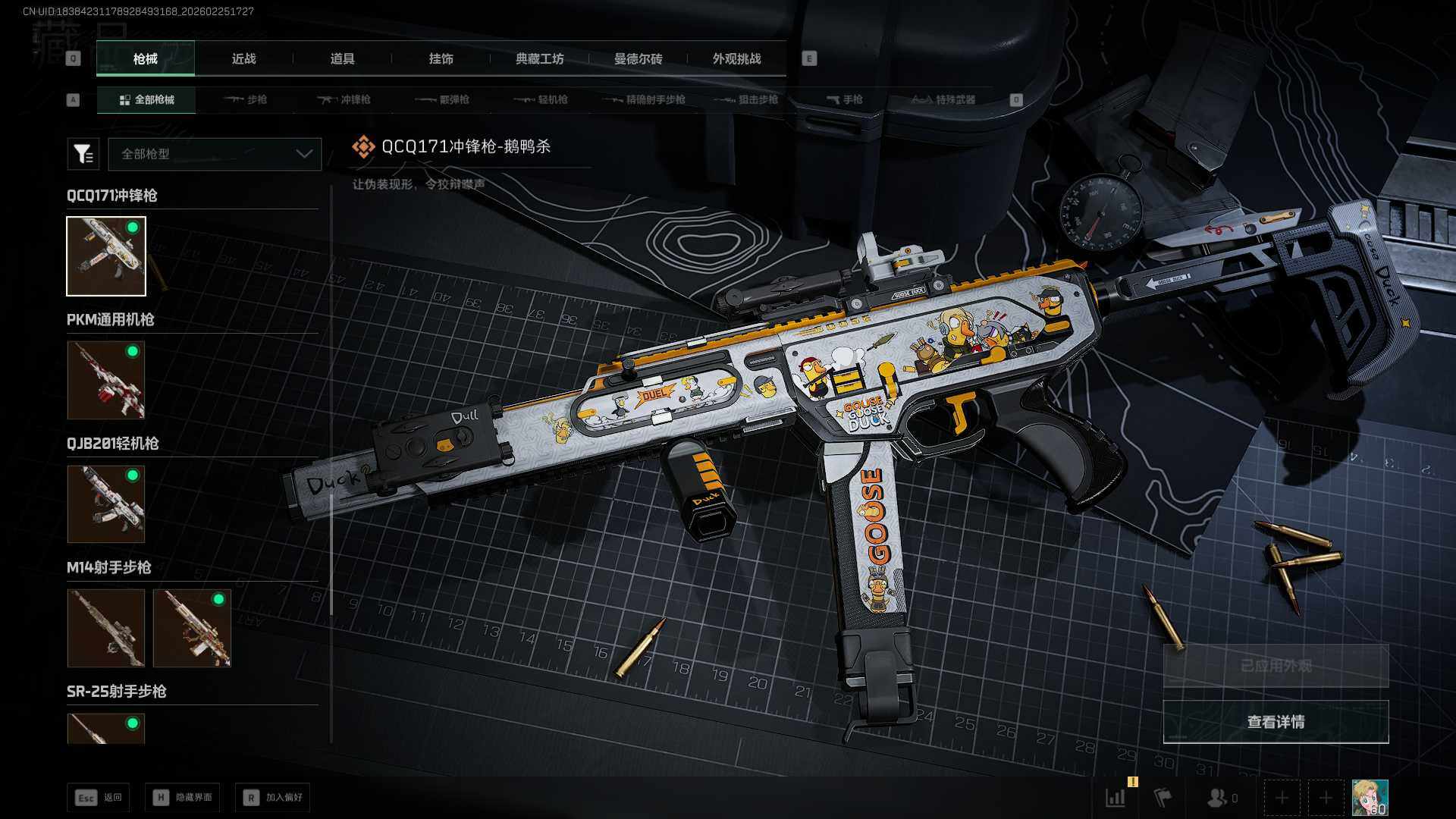The height and width of the screenshot is (819, 1456).
Task: Open the friends list icon
Action: click(x=1219, y=798)
